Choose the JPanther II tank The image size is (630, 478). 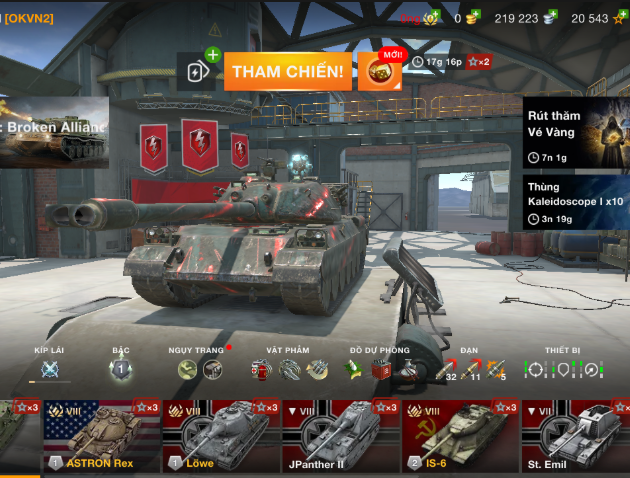pos(341,436)
